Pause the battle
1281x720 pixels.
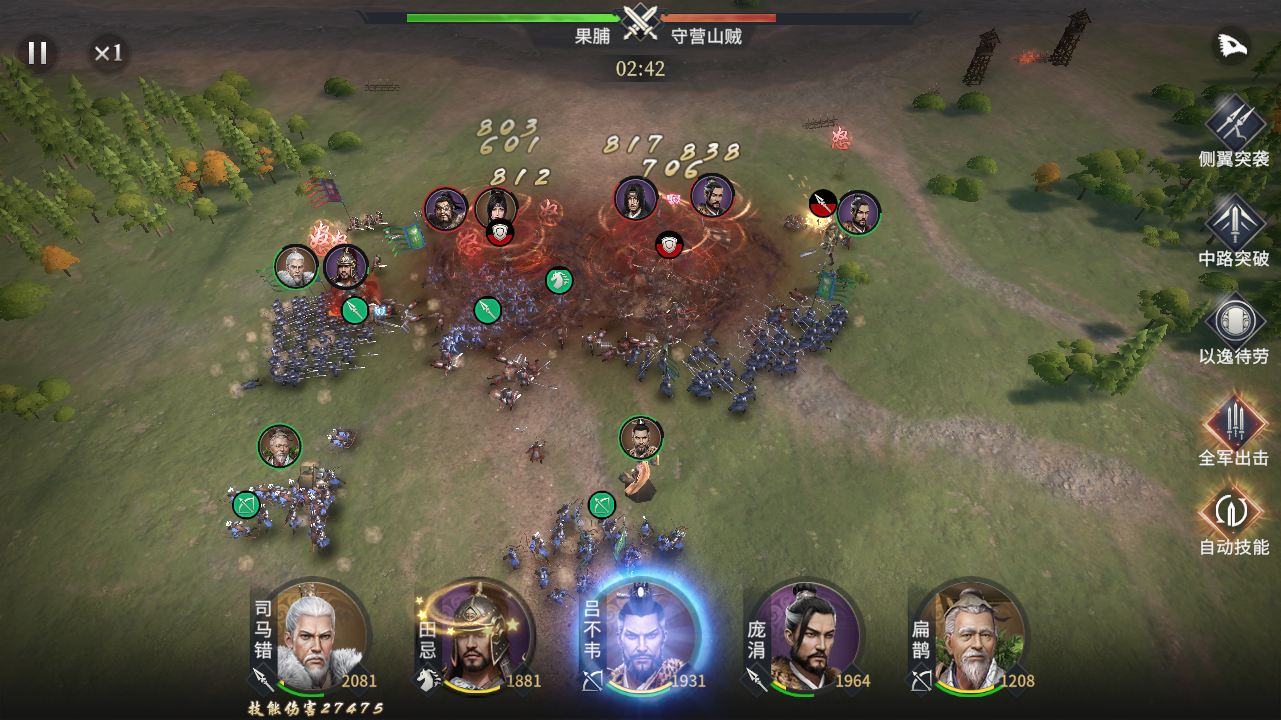(38, 53)
